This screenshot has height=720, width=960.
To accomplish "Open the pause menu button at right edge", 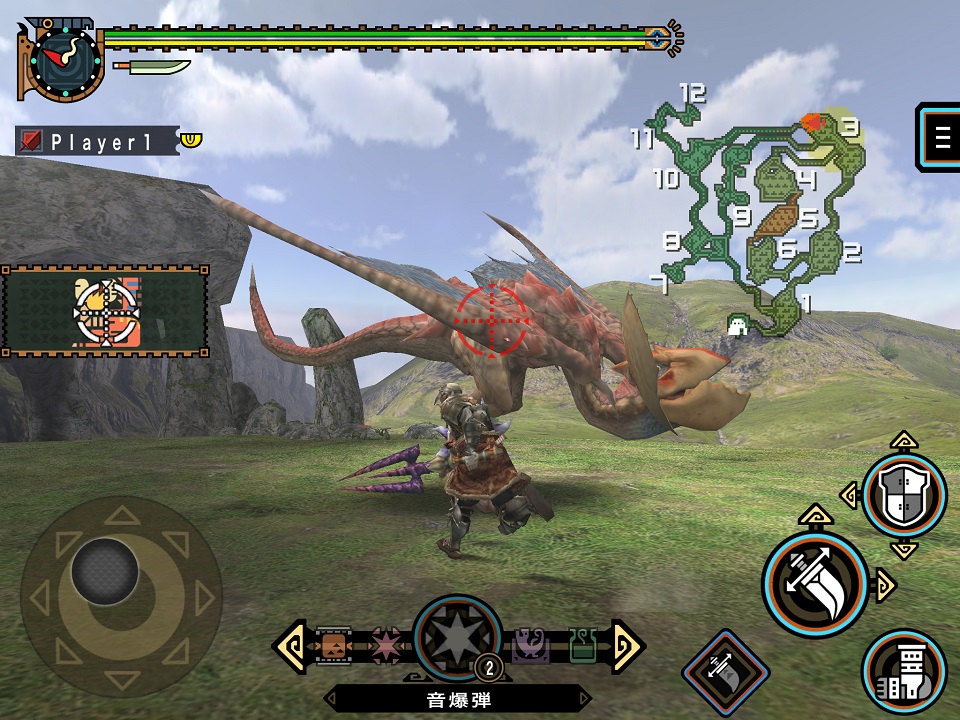I will [x=941, y=138].
